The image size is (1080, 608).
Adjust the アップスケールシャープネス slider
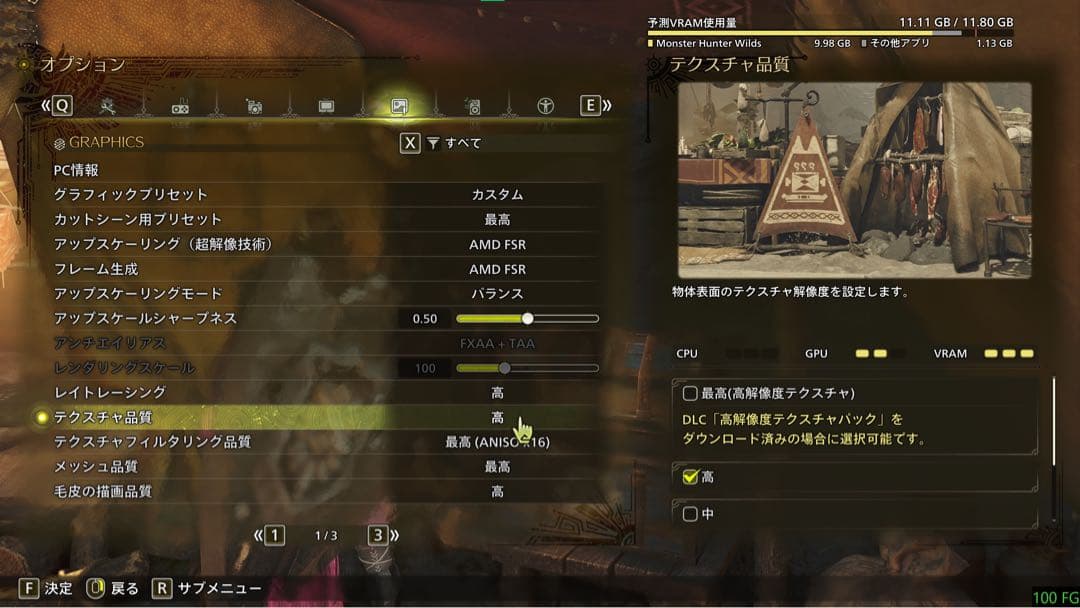pyautogui.click(x=527, y=319)
